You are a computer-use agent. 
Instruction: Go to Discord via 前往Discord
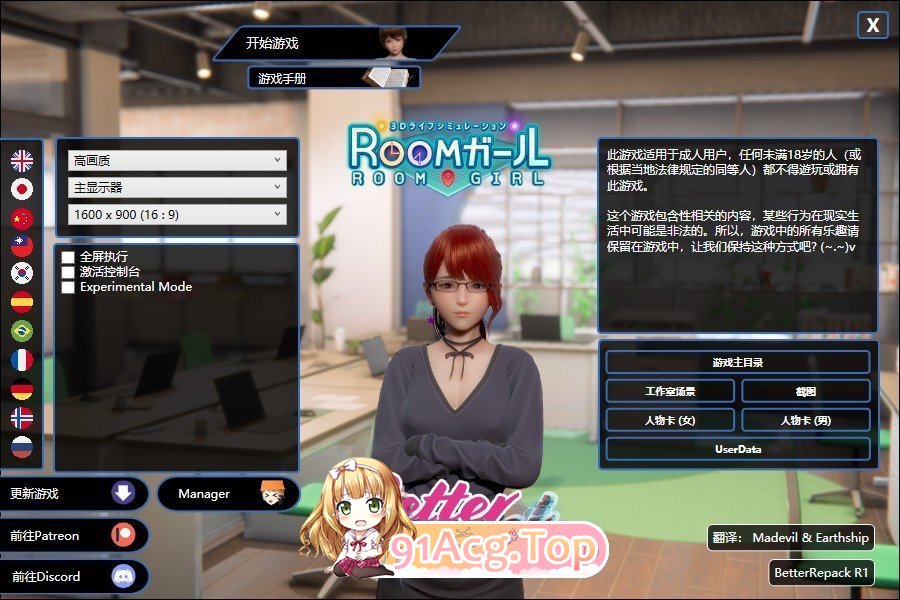(x=74, y=576)
